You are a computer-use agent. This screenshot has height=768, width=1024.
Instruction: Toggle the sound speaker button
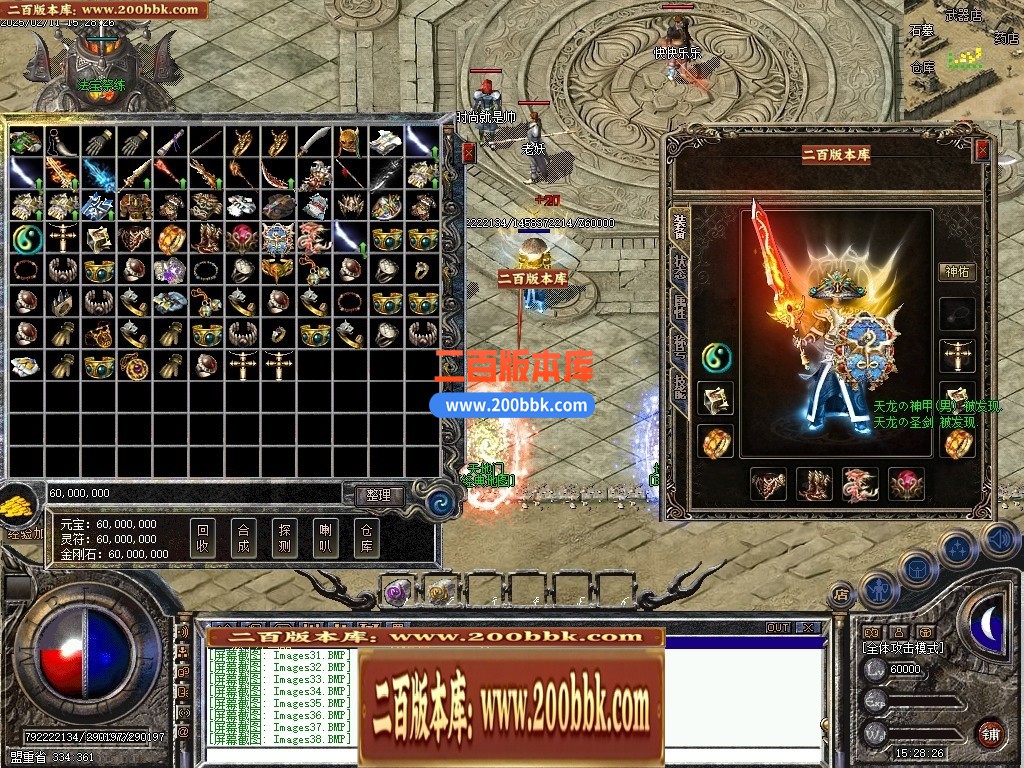(999, 540)
